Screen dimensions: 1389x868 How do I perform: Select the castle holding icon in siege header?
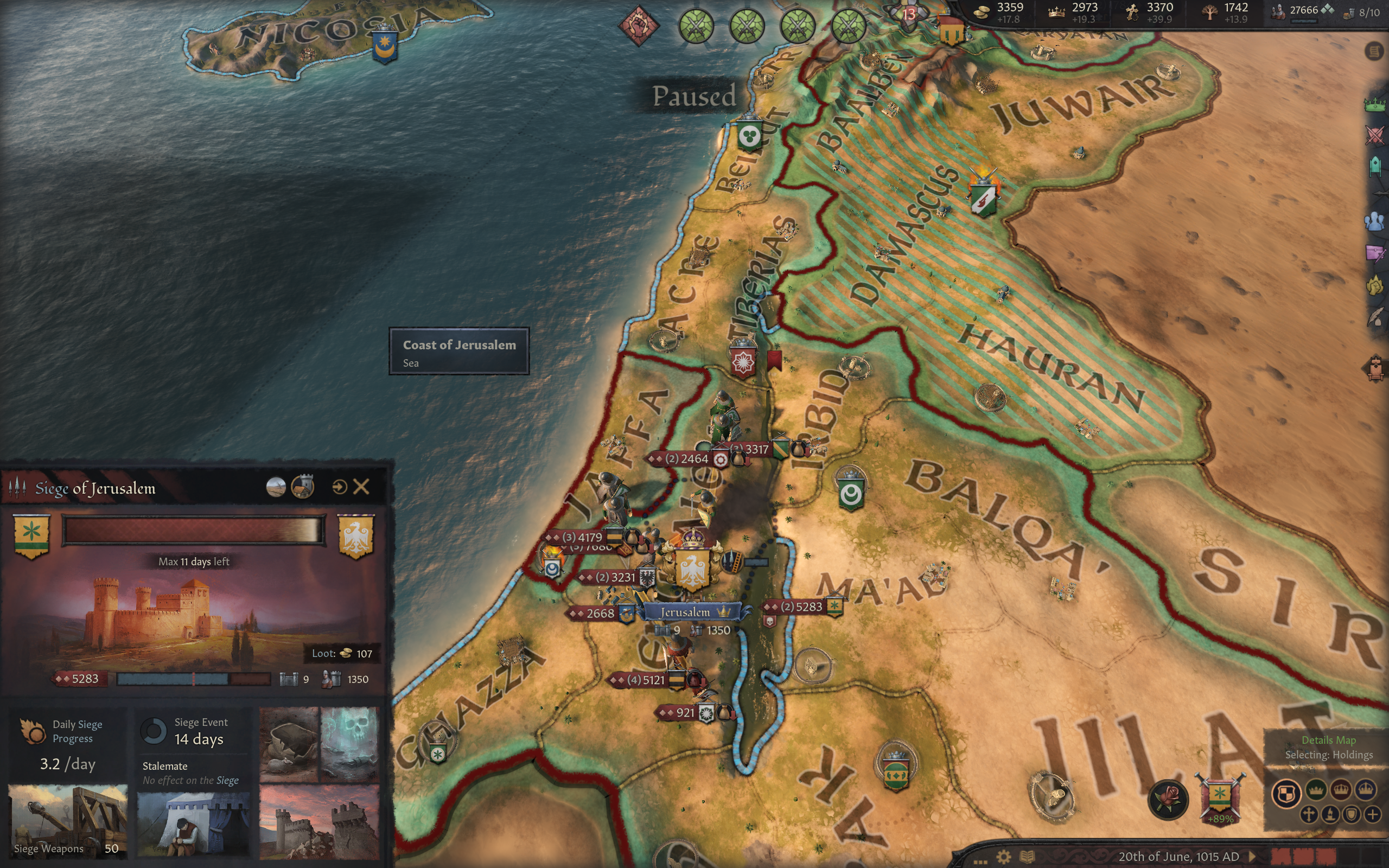(302, 487)
